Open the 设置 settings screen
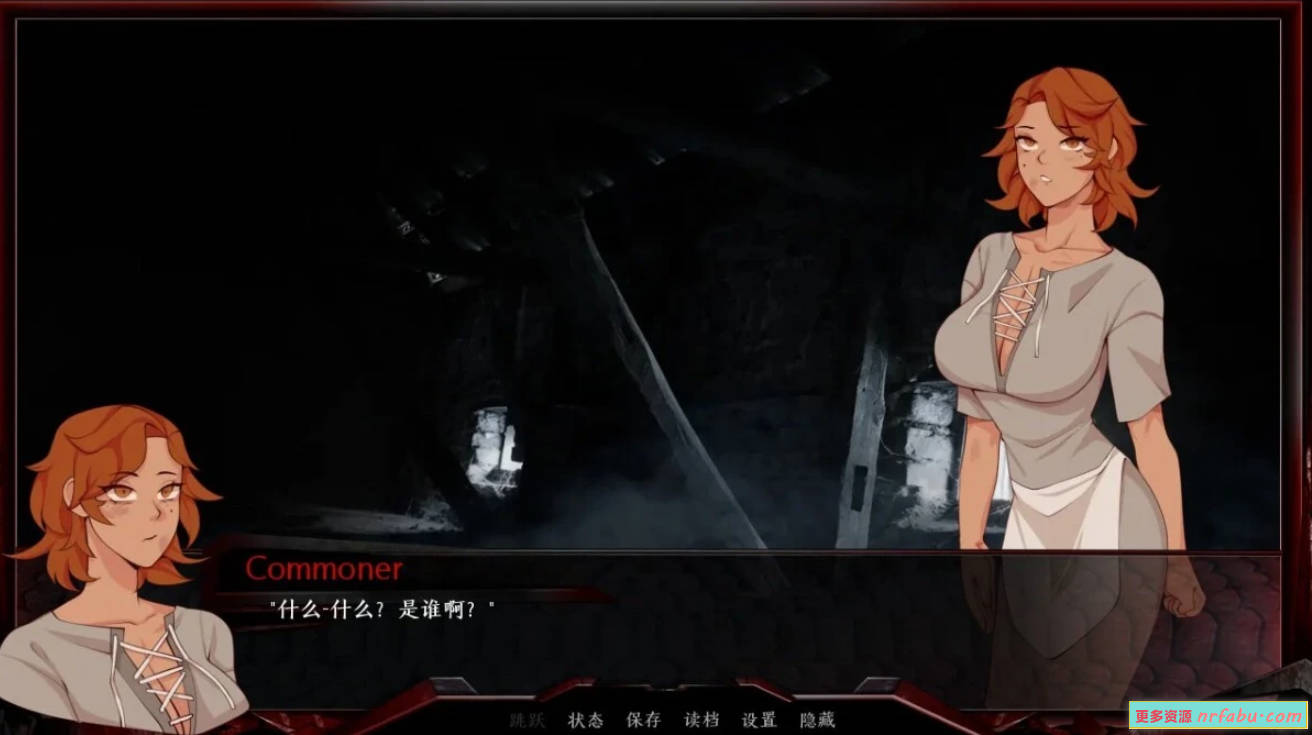Viewport: 1312px width, 735px height. click(x=761, y=719)
